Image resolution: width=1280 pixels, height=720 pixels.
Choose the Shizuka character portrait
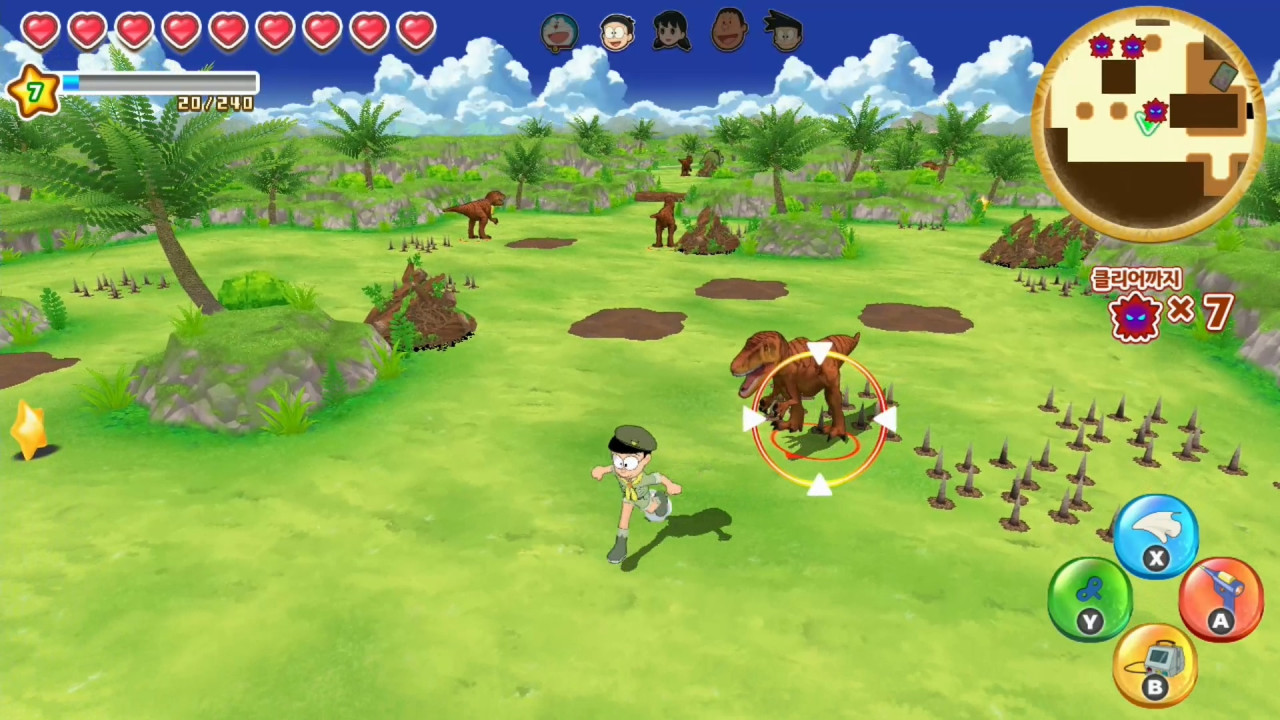[x=672, y=32]
